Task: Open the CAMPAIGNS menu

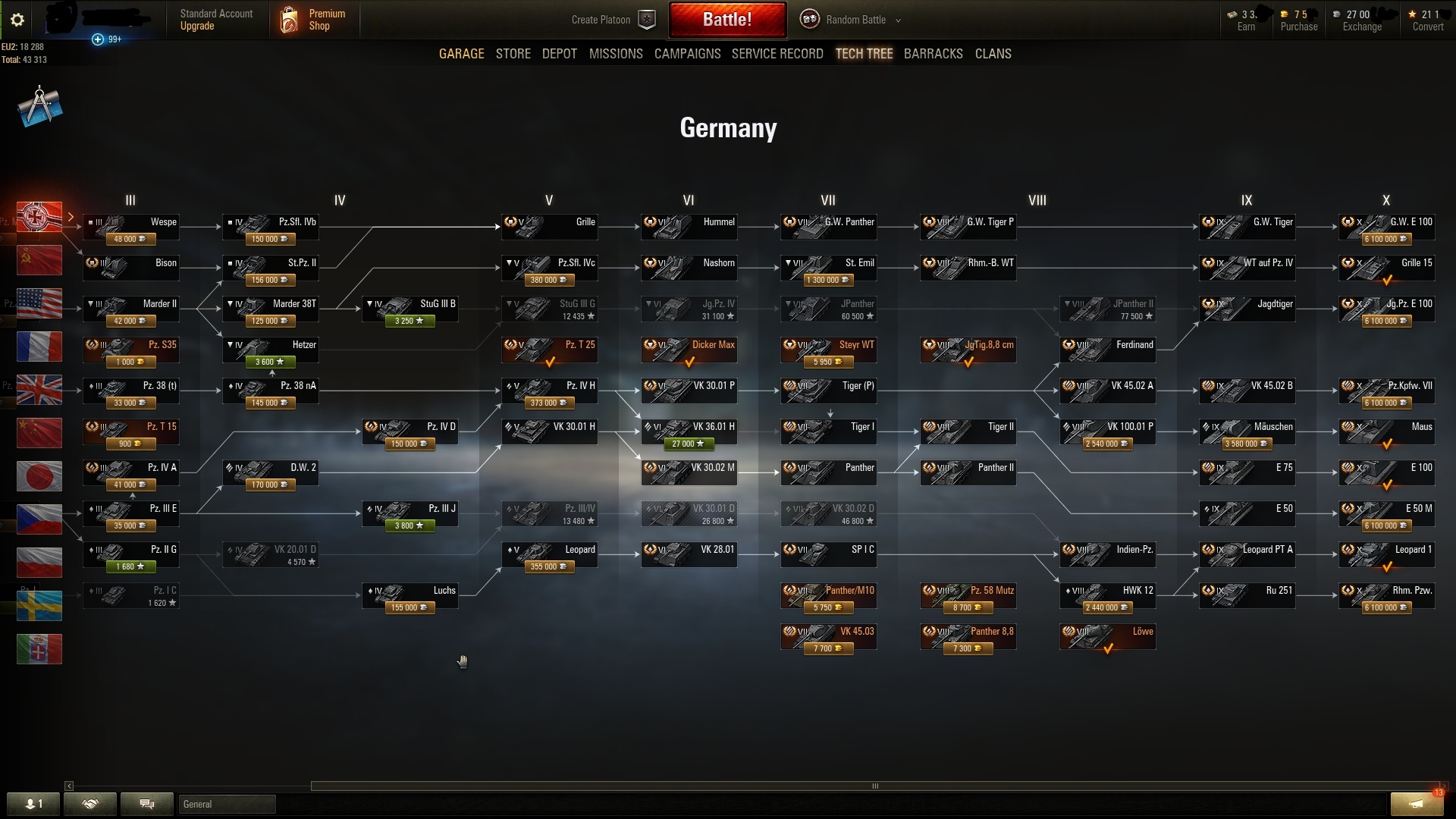Action: click(687, 53)
